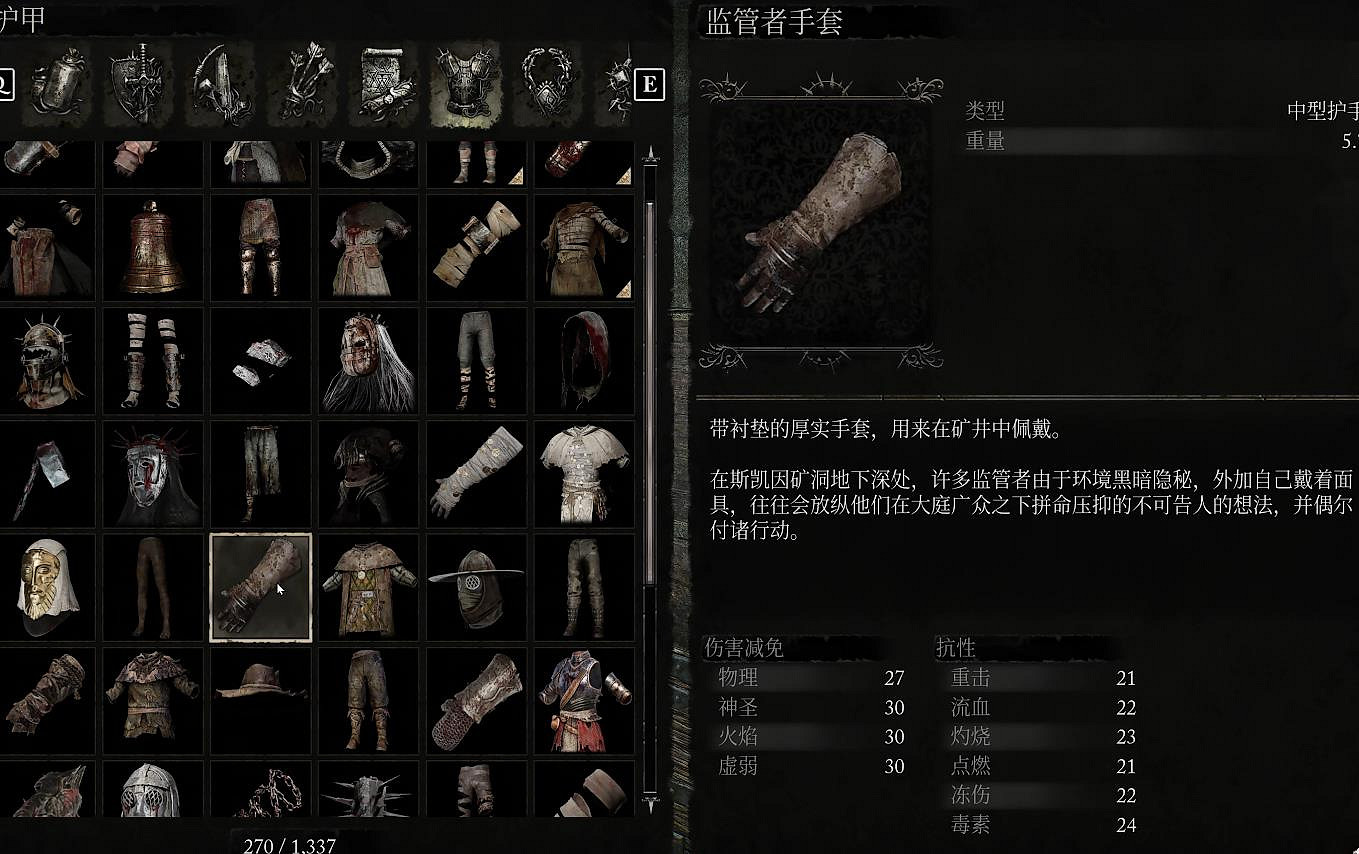The height and width of the screenshot is (854, 1359).
Task: Select the bloodstained red hood item
Action: 583,362
